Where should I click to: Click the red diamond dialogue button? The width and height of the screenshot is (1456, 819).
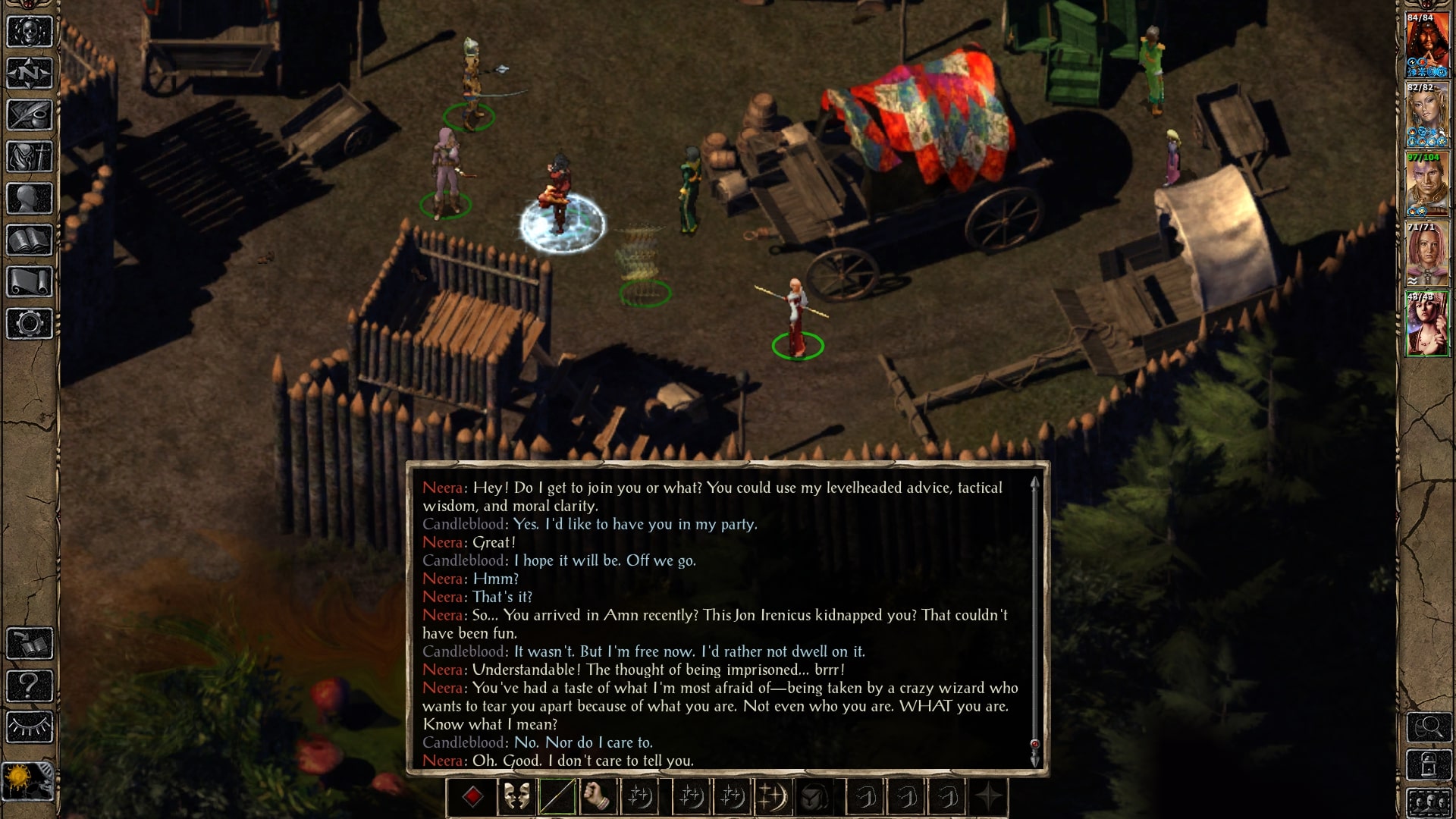[473, 797]
